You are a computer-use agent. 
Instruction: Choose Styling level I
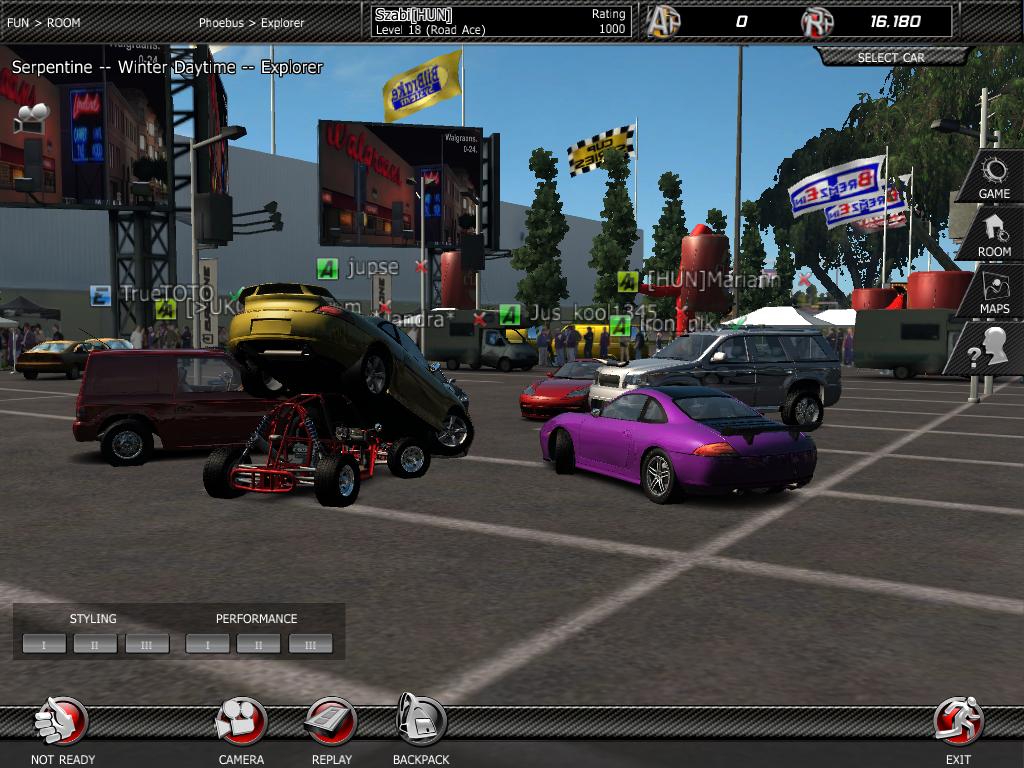click(44, 644)
